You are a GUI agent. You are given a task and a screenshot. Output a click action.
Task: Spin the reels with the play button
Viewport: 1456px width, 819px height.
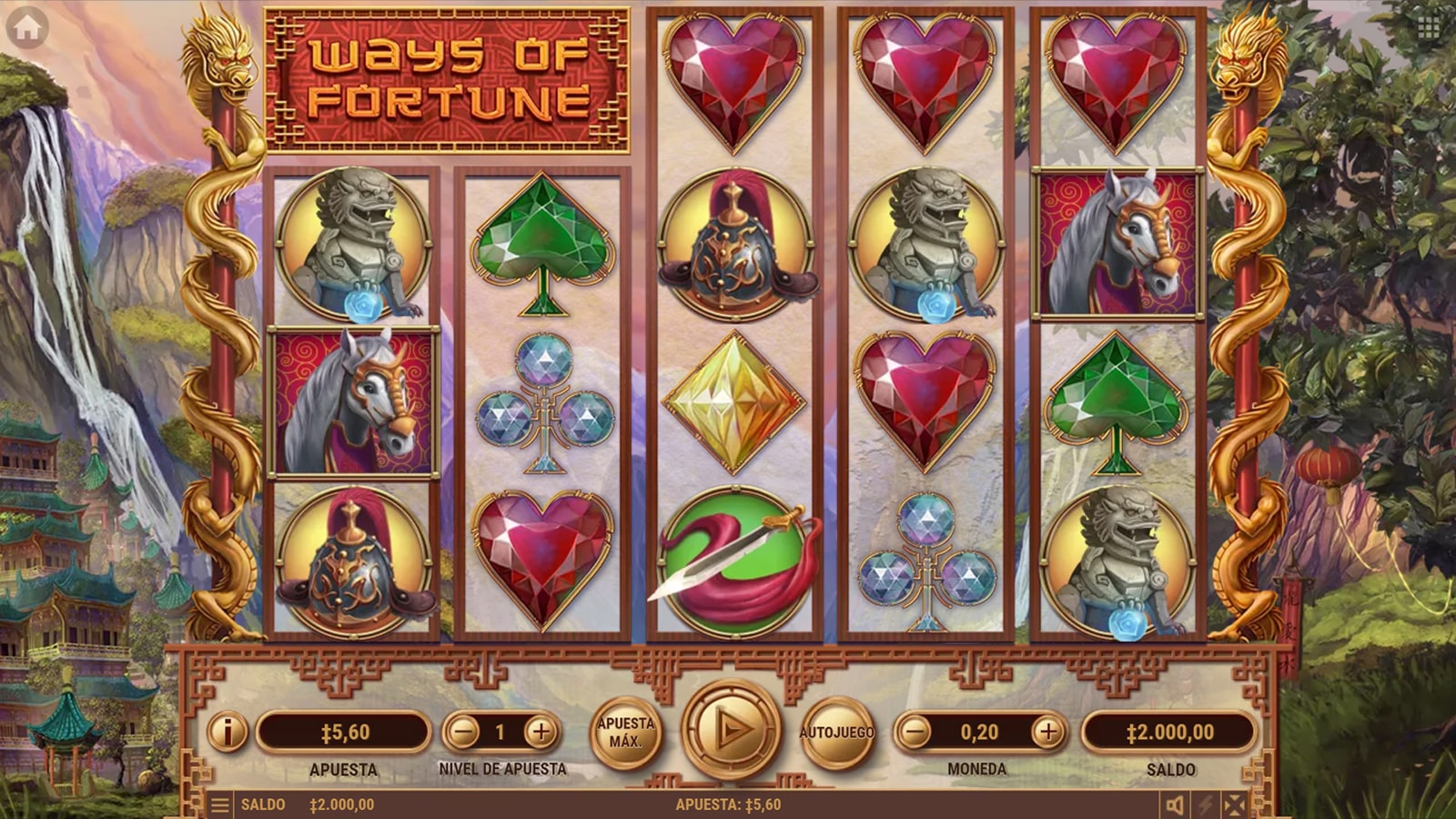tap(731, 730)
